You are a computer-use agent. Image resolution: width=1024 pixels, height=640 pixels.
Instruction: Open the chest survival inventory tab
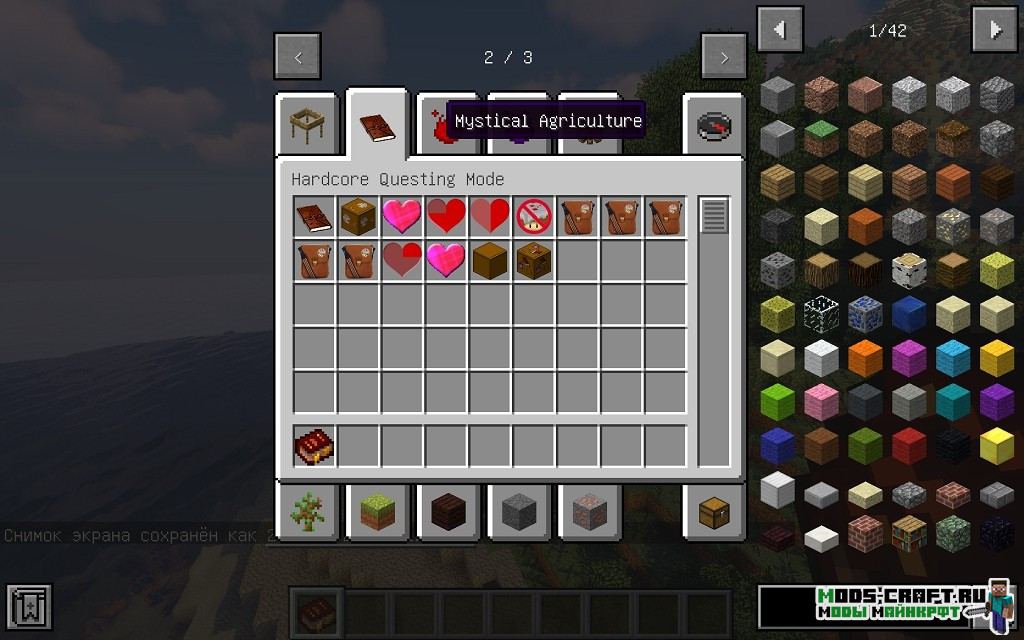tap(714, 512)
